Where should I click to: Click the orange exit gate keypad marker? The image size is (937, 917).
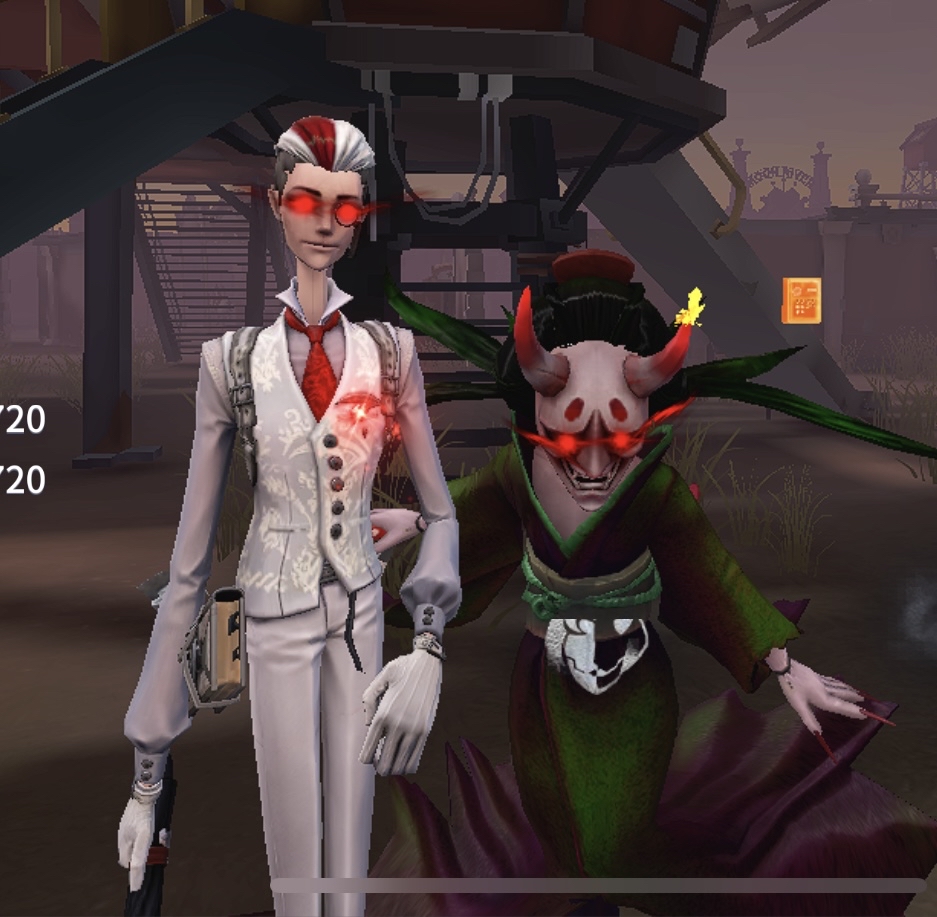click(x=801, y=301)
